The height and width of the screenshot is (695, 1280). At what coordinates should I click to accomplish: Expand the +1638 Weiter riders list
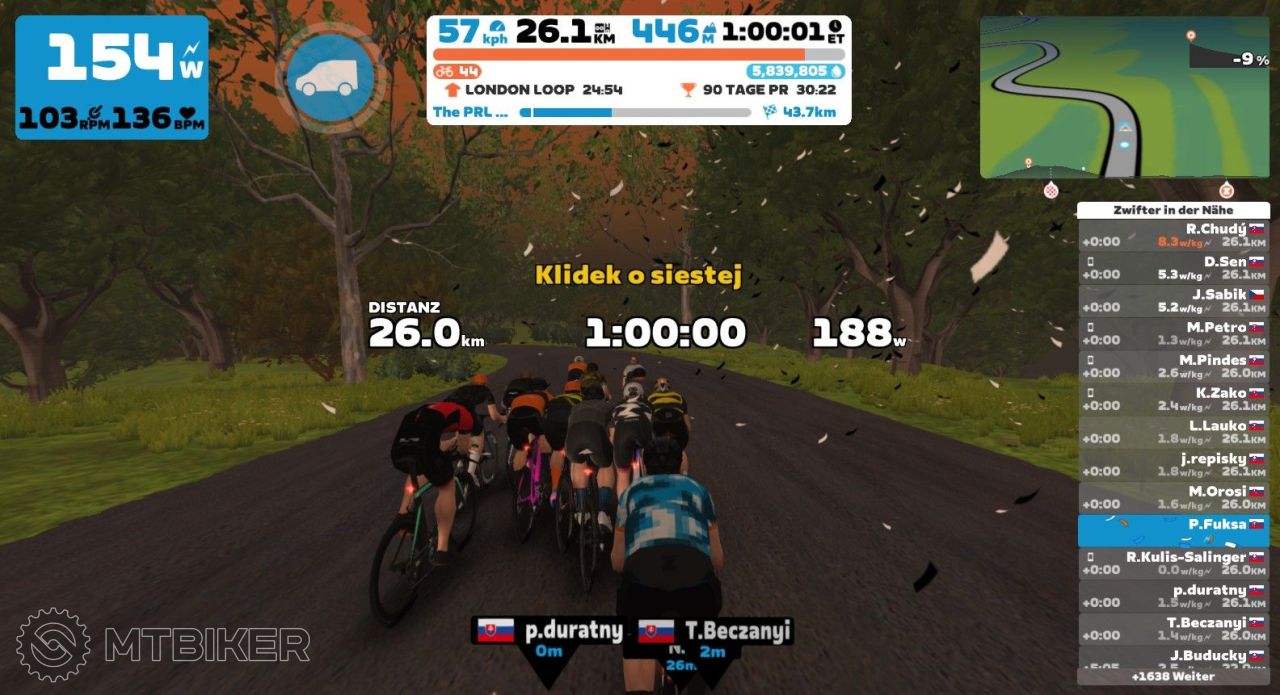coord(1173,677)
